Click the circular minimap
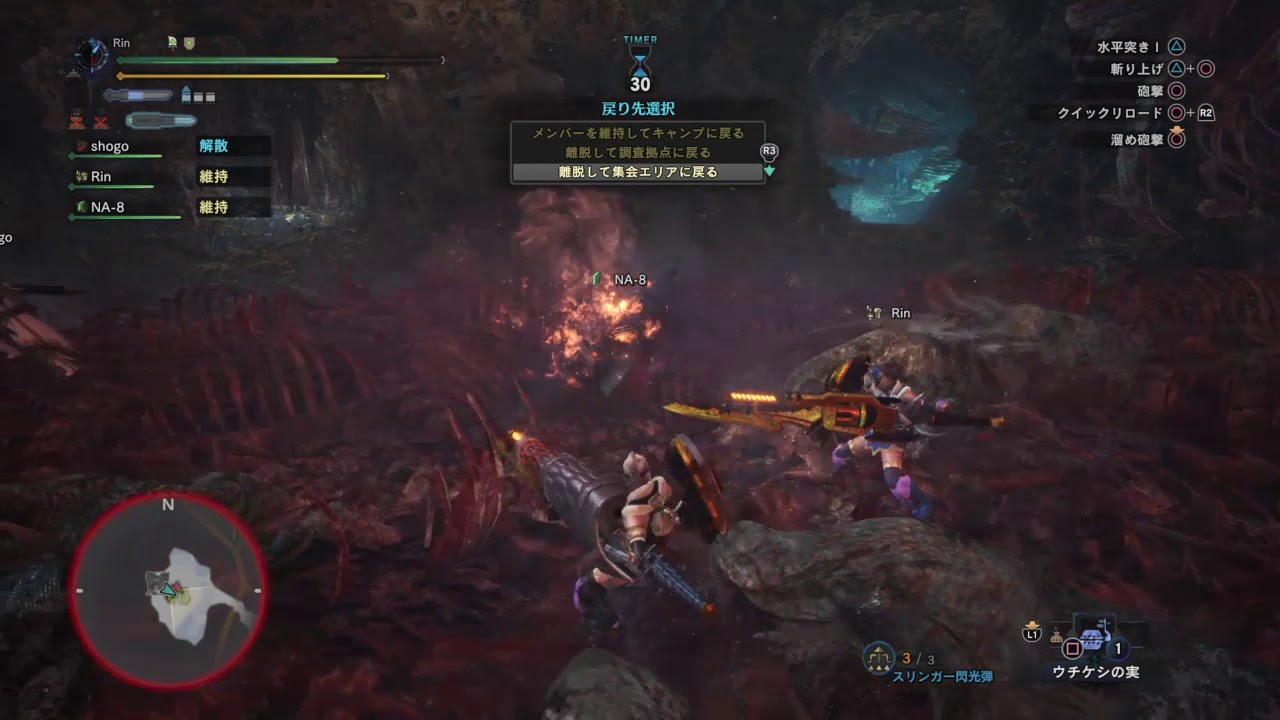Screen dimensions: 1280x720 [x=168, y=590]
